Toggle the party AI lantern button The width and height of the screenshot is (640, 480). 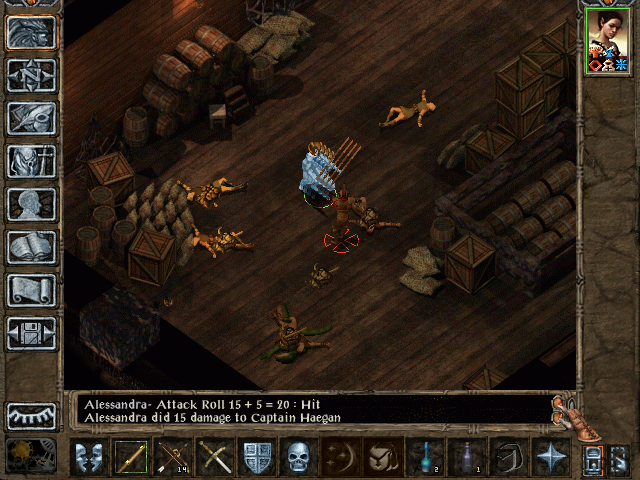594,458
